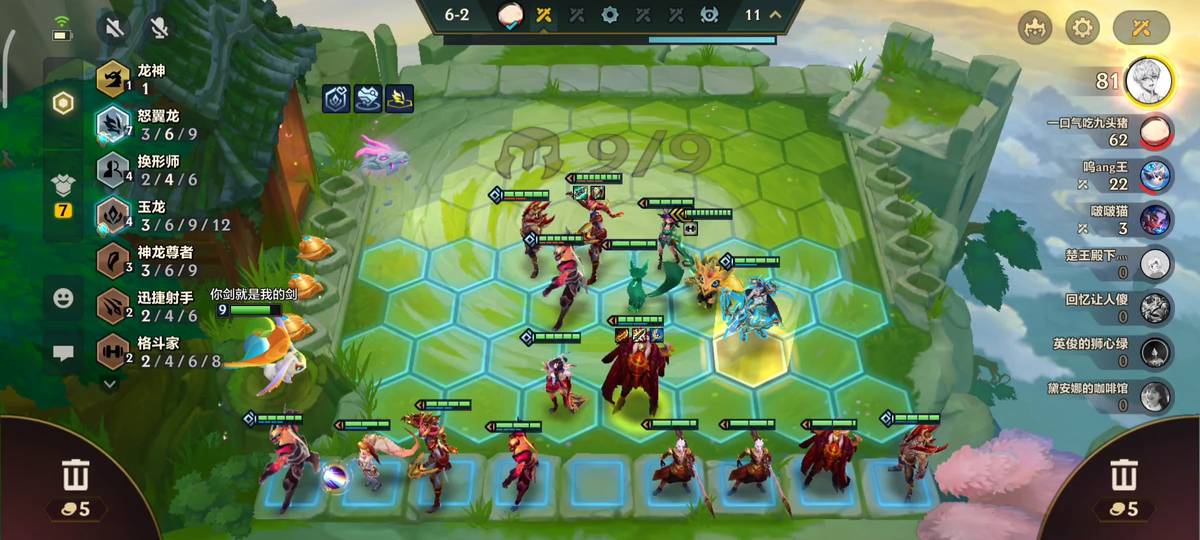Screen dimensions: 1200x540
Task: Open the item inventory tab showing 7
Action: click(63, 195)
